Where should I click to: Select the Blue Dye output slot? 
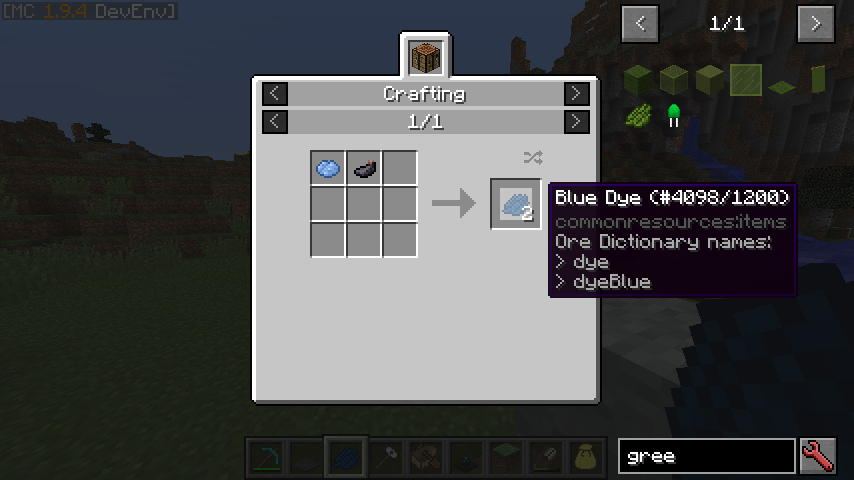pos(515,204)
